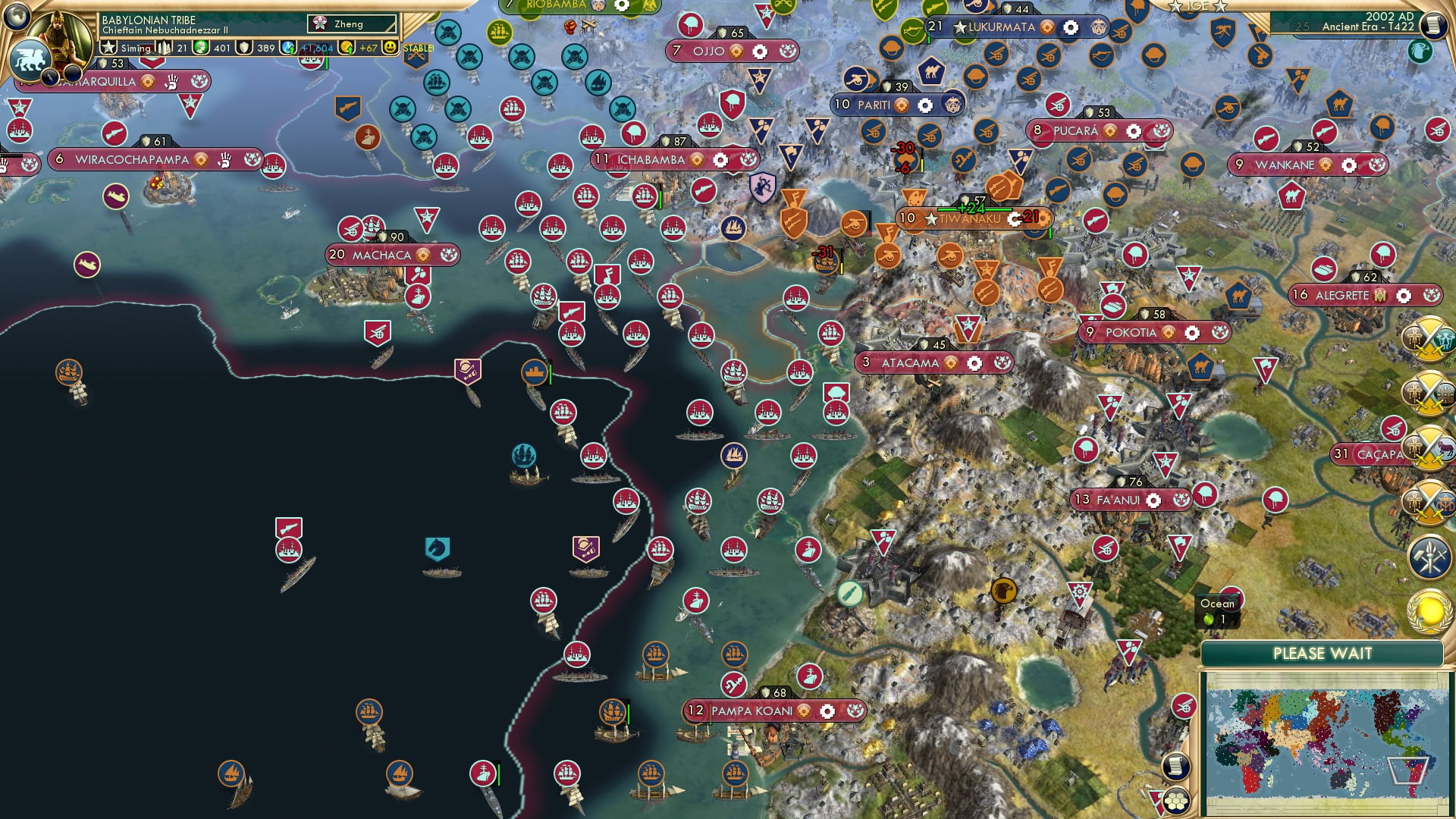Toggle the IGE in-game editor

(1199, 8)
